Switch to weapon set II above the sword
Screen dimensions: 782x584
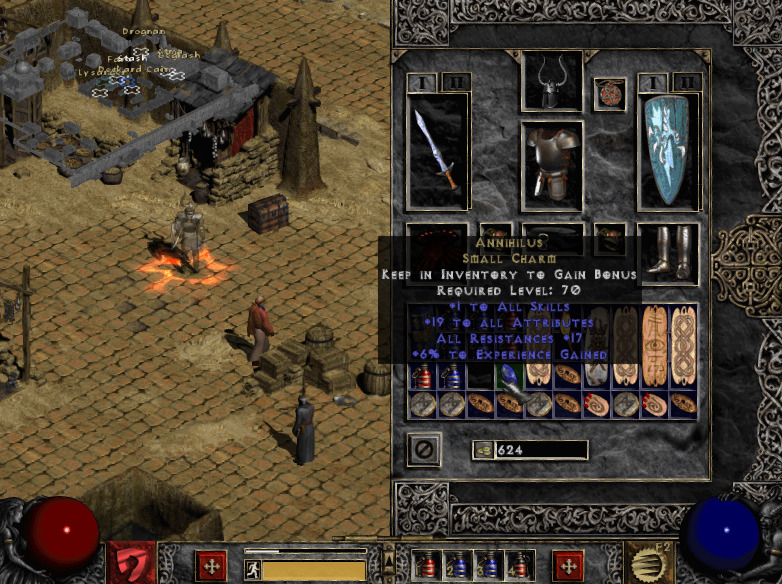point(455,81)
